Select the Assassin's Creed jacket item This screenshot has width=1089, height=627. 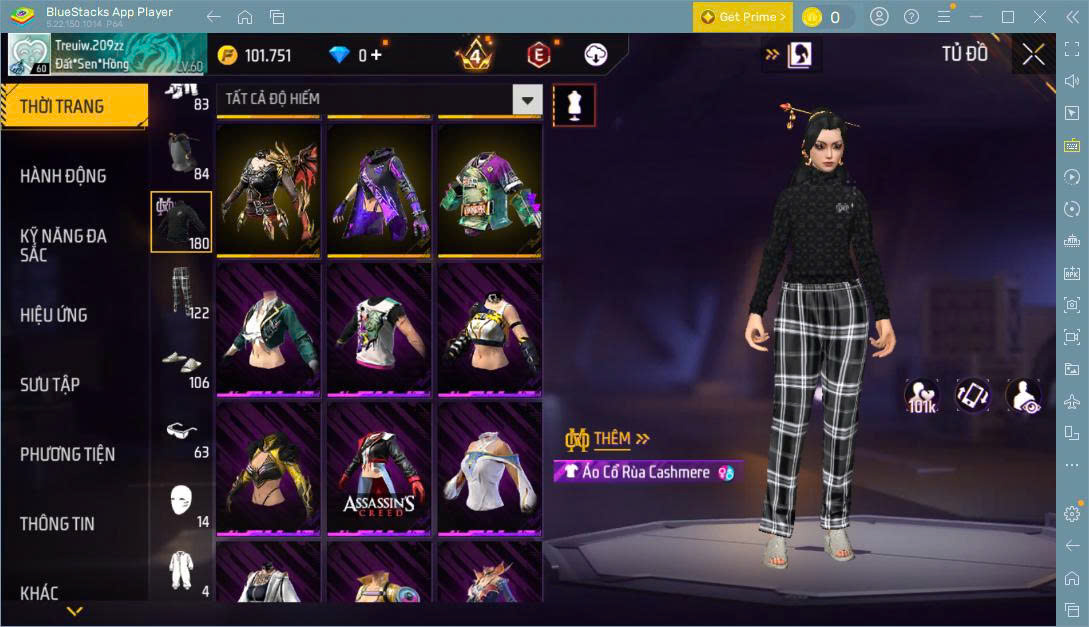pyautogui.click(x=379, y=469)
